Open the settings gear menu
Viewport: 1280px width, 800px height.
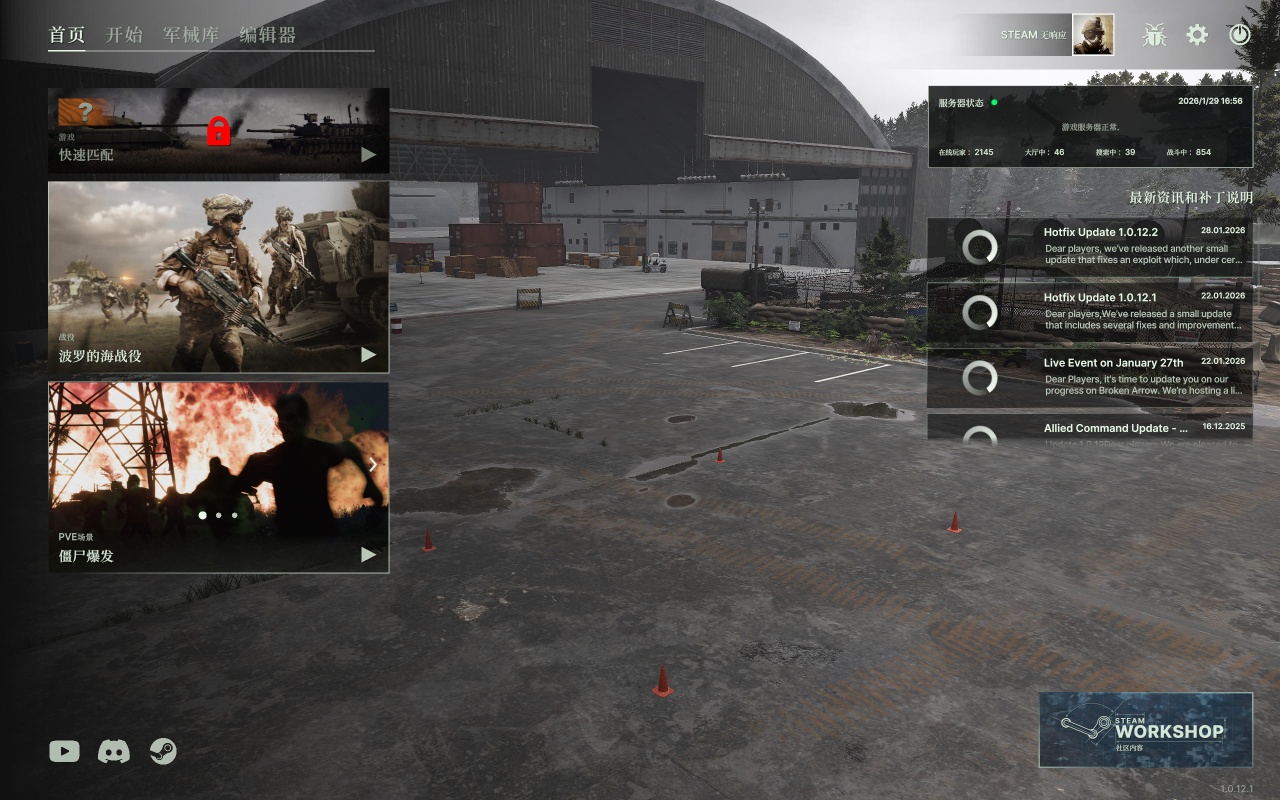click(x=1197, y=34)
